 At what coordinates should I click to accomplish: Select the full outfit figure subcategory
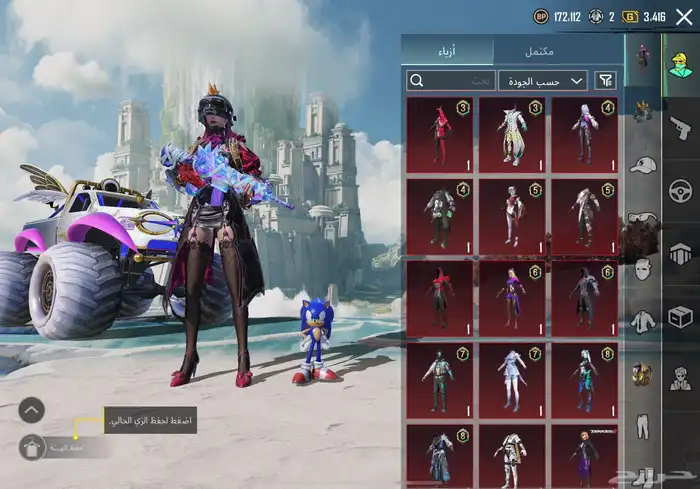coord(643,55)
